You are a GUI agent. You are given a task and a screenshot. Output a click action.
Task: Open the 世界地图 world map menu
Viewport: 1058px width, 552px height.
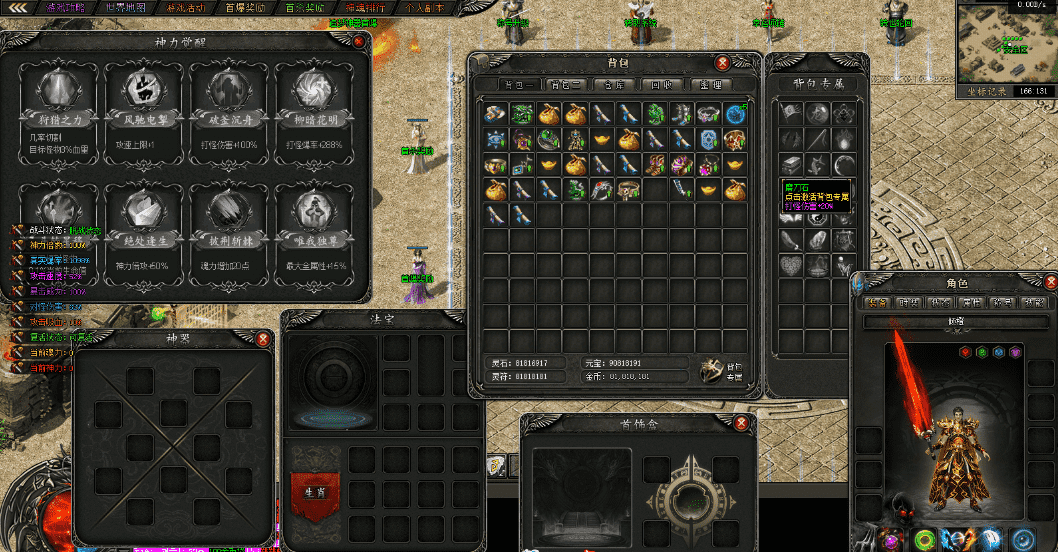tap(125, 8)
